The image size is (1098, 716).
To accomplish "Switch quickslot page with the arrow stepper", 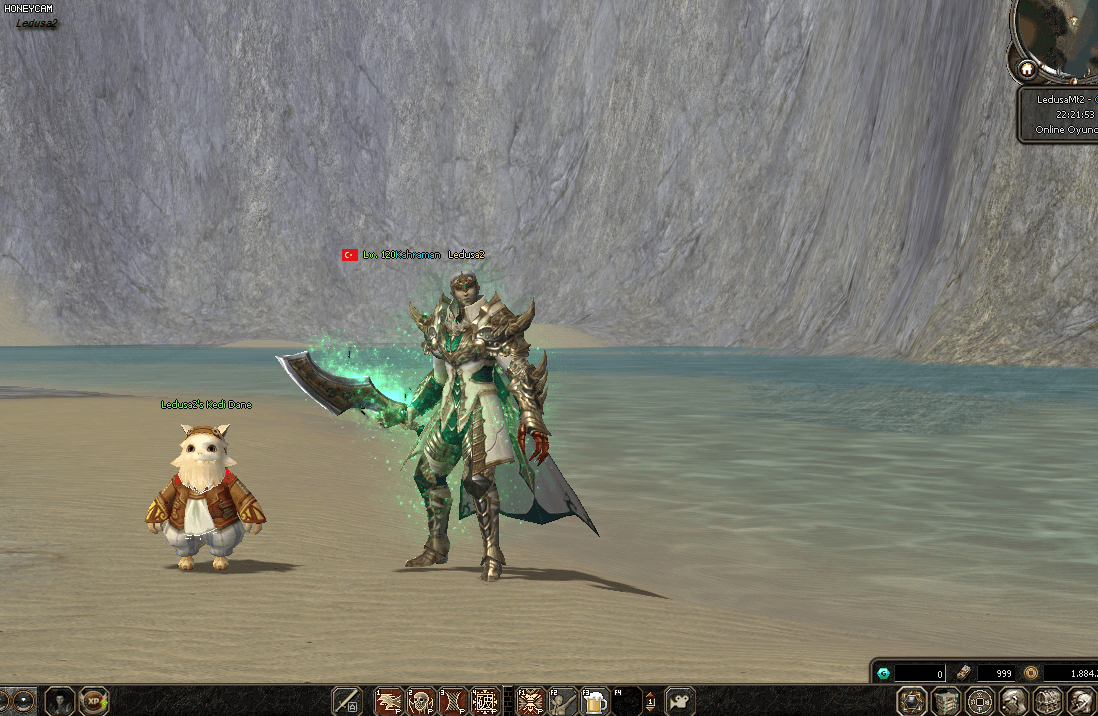I will (x=651, y=701).
